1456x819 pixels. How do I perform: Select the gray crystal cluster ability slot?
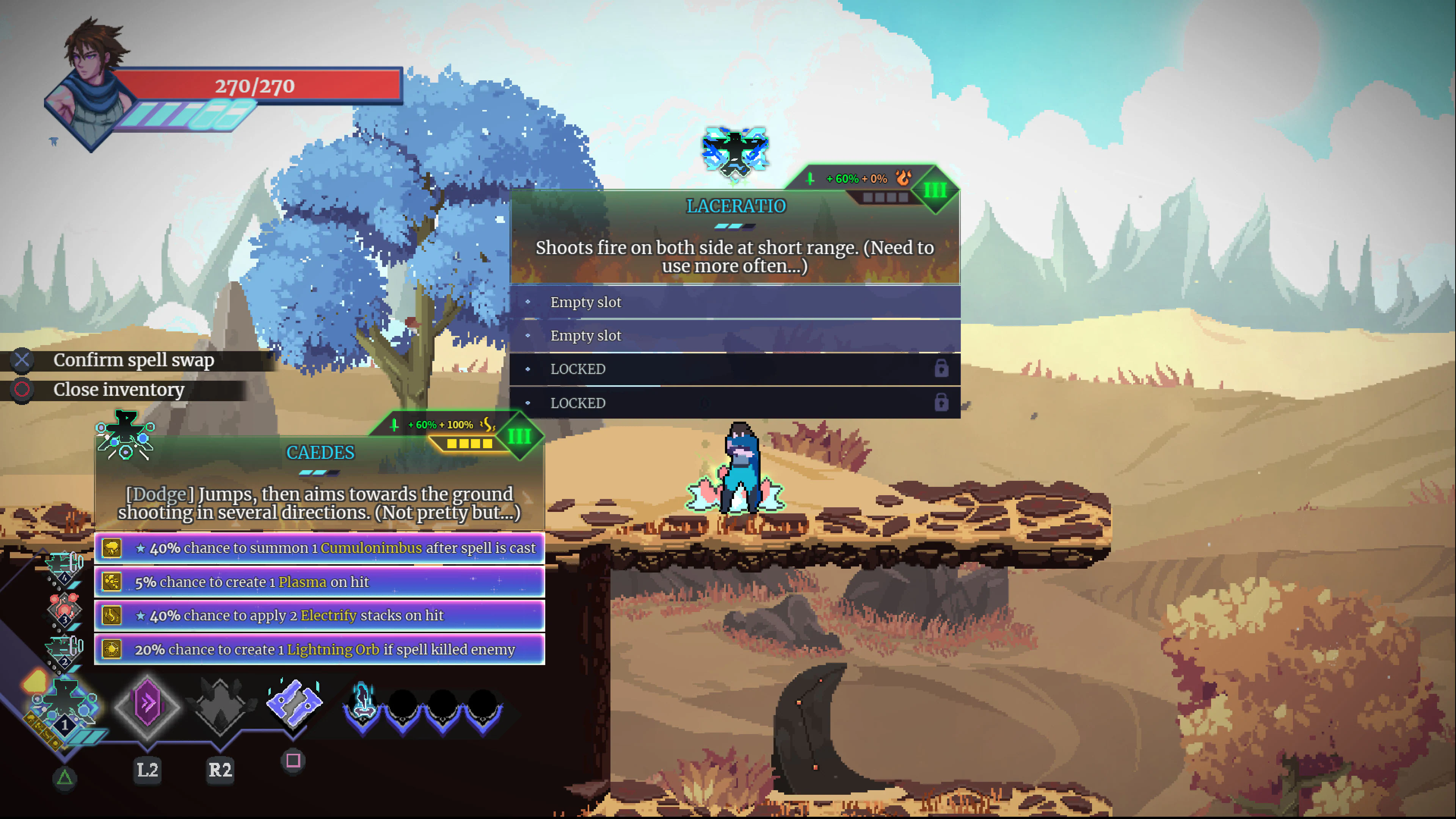coord(220,705)
